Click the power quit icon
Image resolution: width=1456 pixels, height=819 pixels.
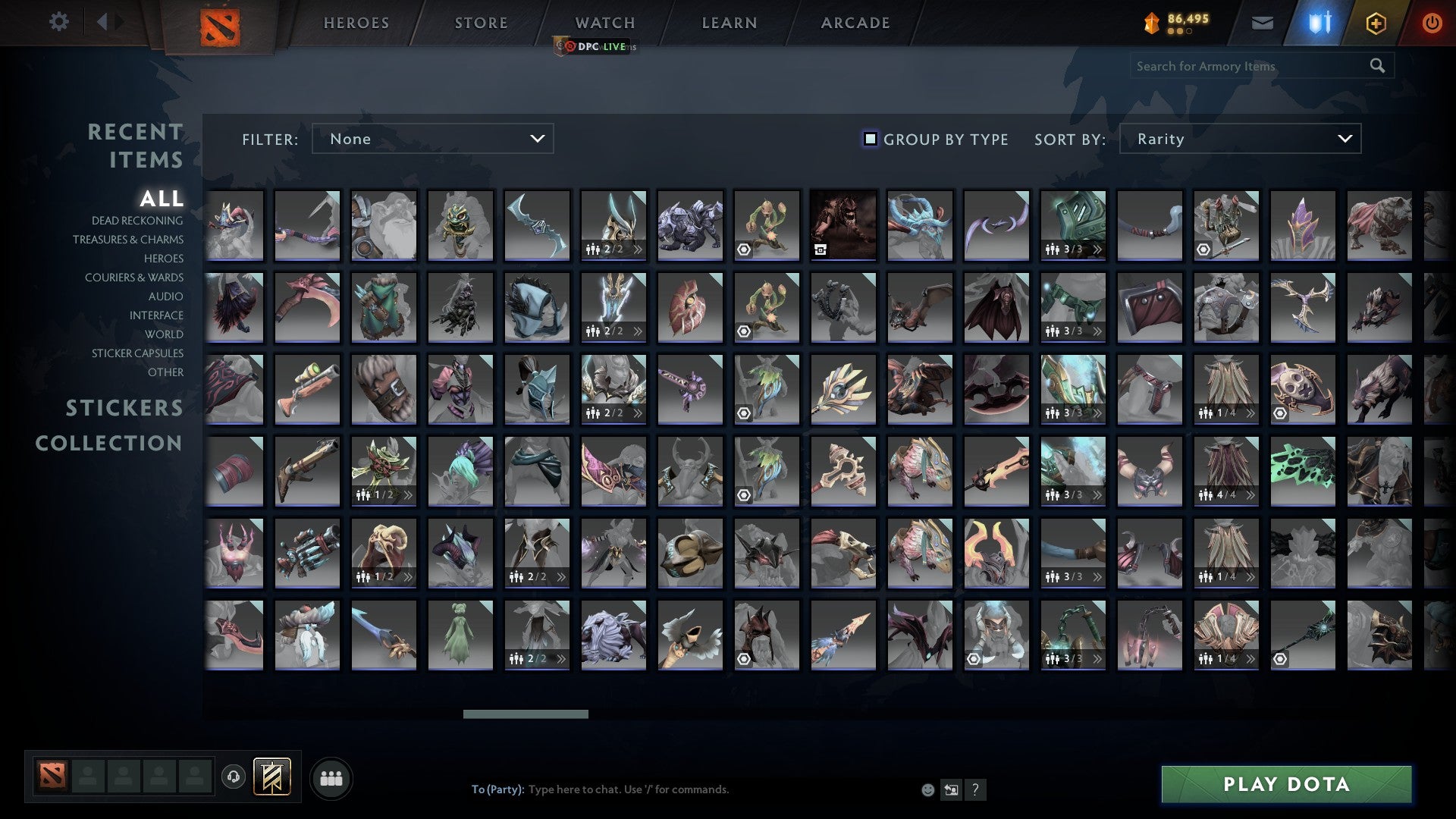(x=1432, y=23)
